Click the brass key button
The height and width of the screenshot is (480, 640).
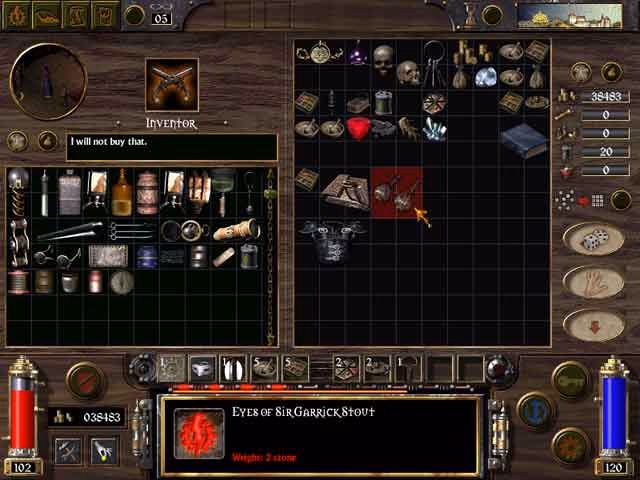(570, 379)
